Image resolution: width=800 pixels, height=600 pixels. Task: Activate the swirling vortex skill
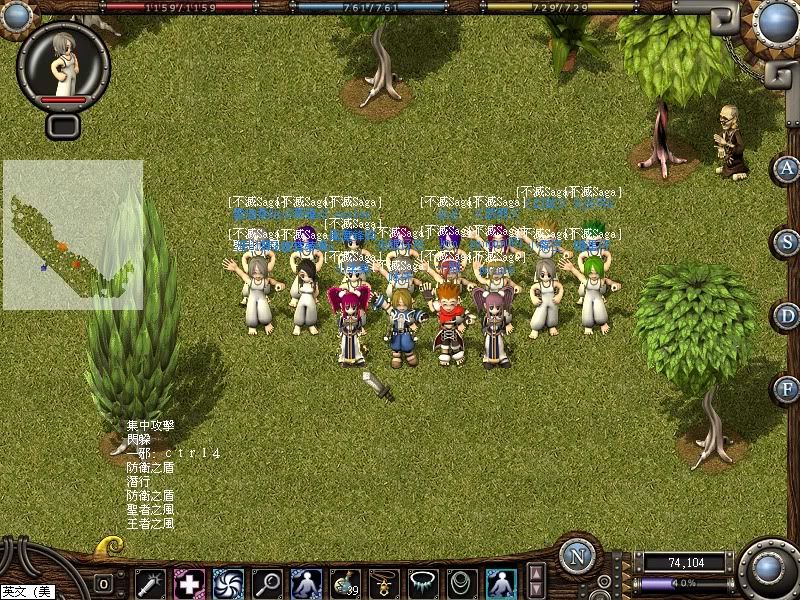(x=228, y=583)
